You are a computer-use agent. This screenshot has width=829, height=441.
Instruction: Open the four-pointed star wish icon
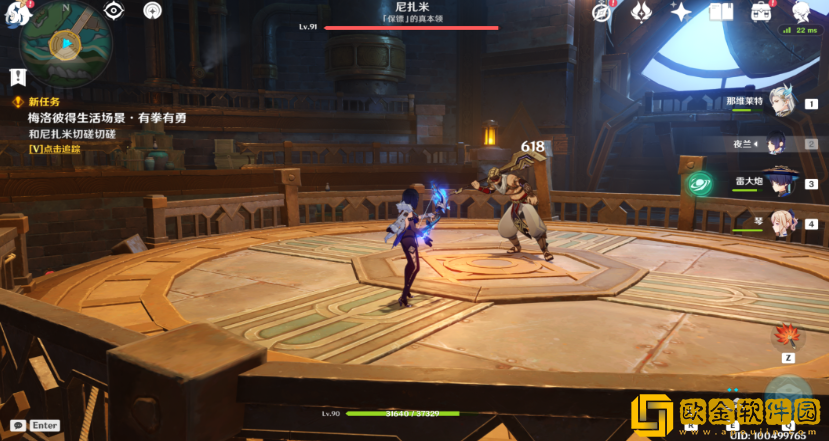(x=681, y=12)
